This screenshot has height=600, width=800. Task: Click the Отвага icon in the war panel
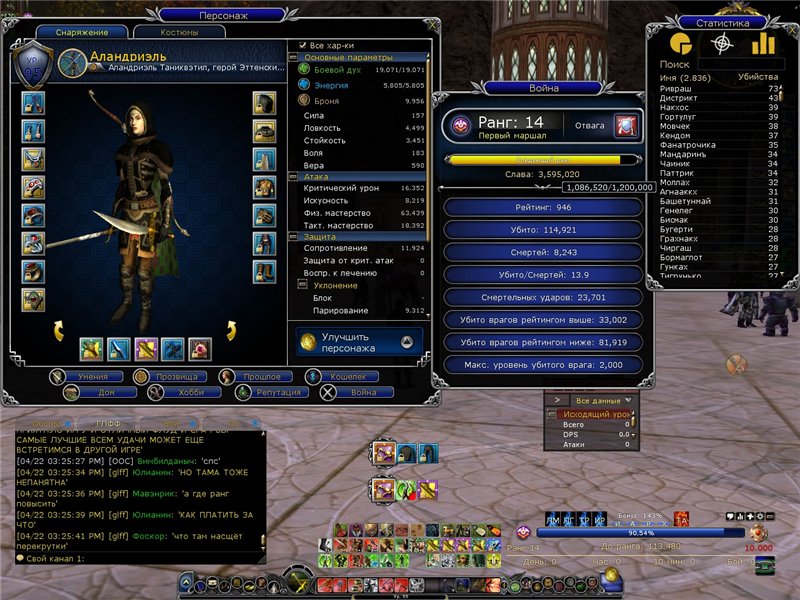[626, 125]
